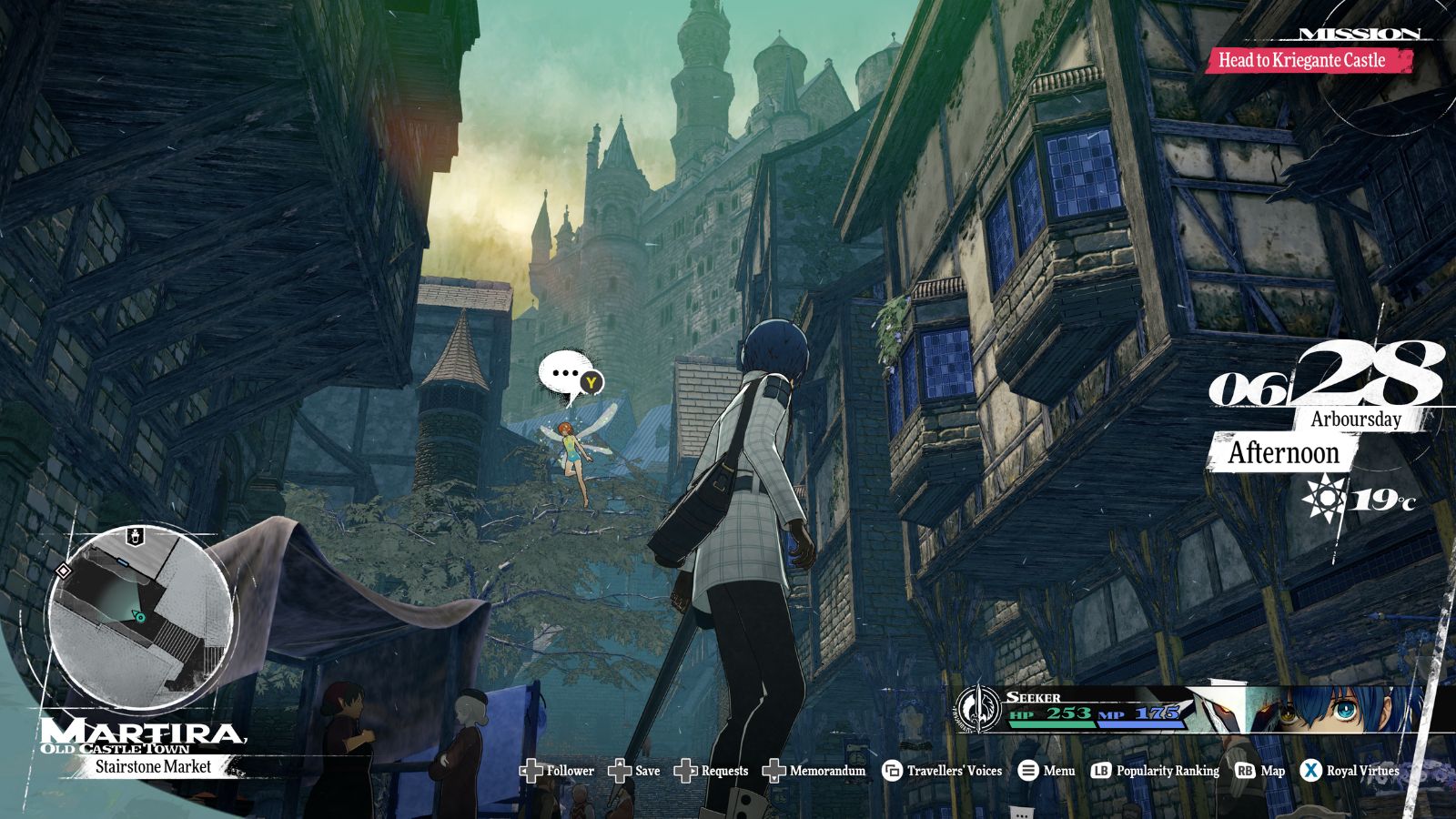This screenshot has width=1456, height=819.
Task: View Travellers' Voices
Action: click(x=943, y=771)
